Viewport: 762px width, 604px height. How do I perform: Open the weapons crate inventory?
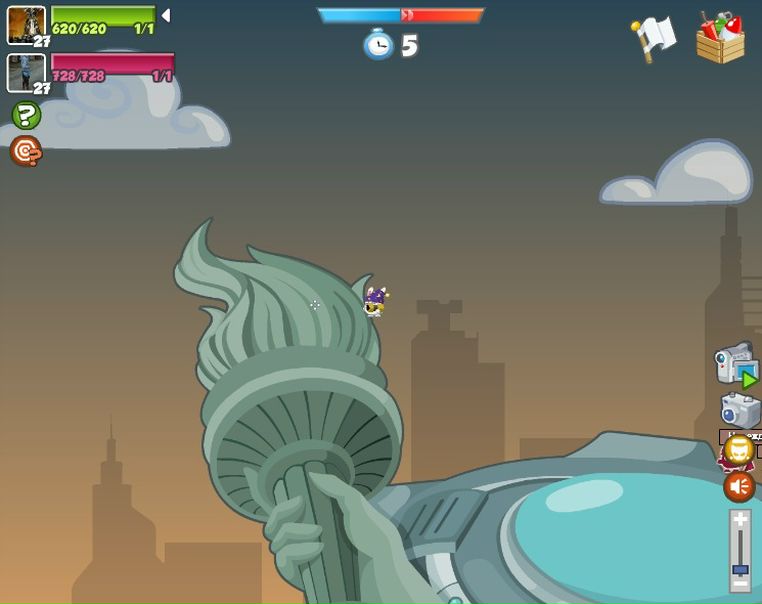click(722, 38)
